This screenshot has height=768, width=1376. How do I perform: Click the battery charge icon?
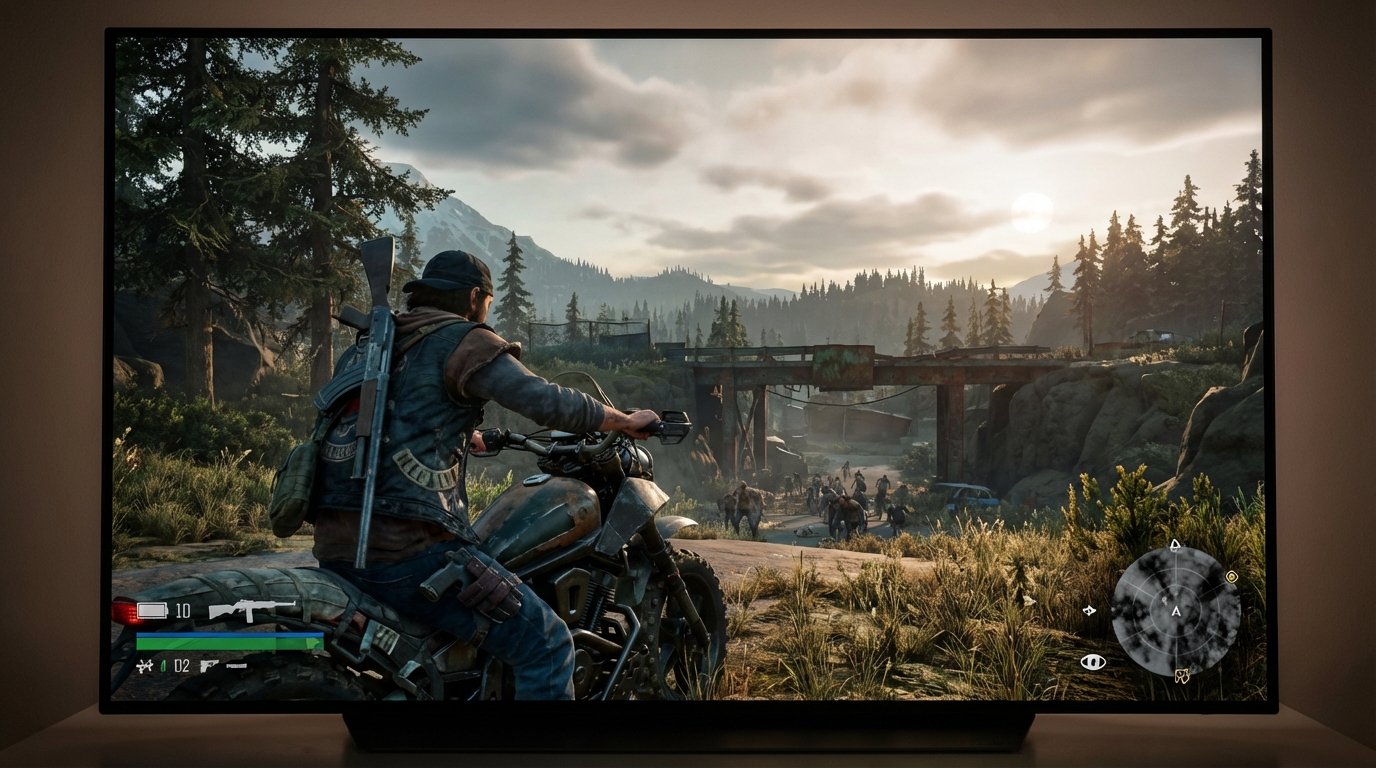point(151,610)
